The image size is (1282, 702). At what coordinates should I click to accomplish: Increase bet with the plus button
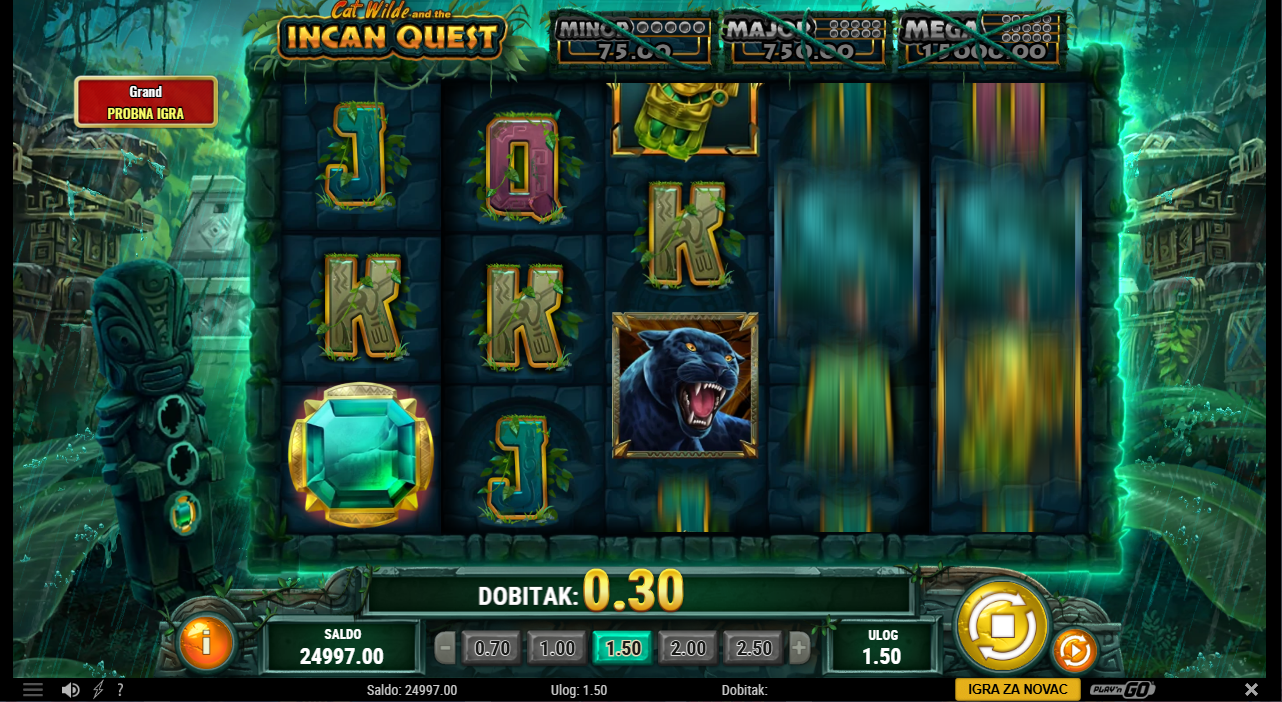tap(799, 648)
